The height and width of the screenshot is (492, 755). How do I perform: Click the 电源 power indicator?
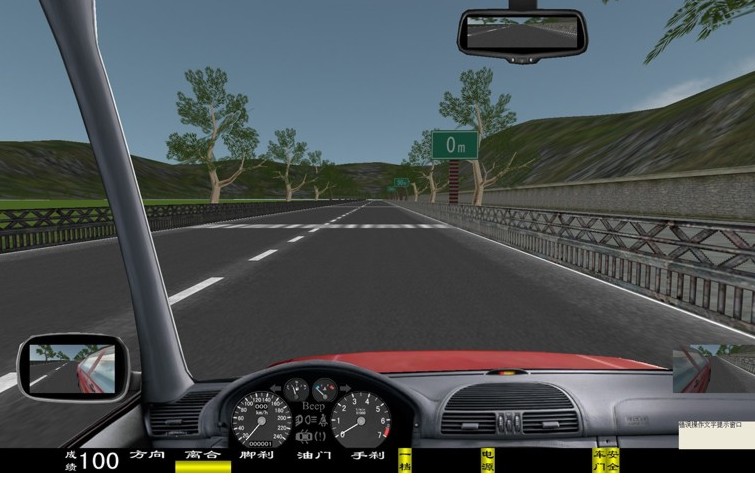[x=487, y=461]
